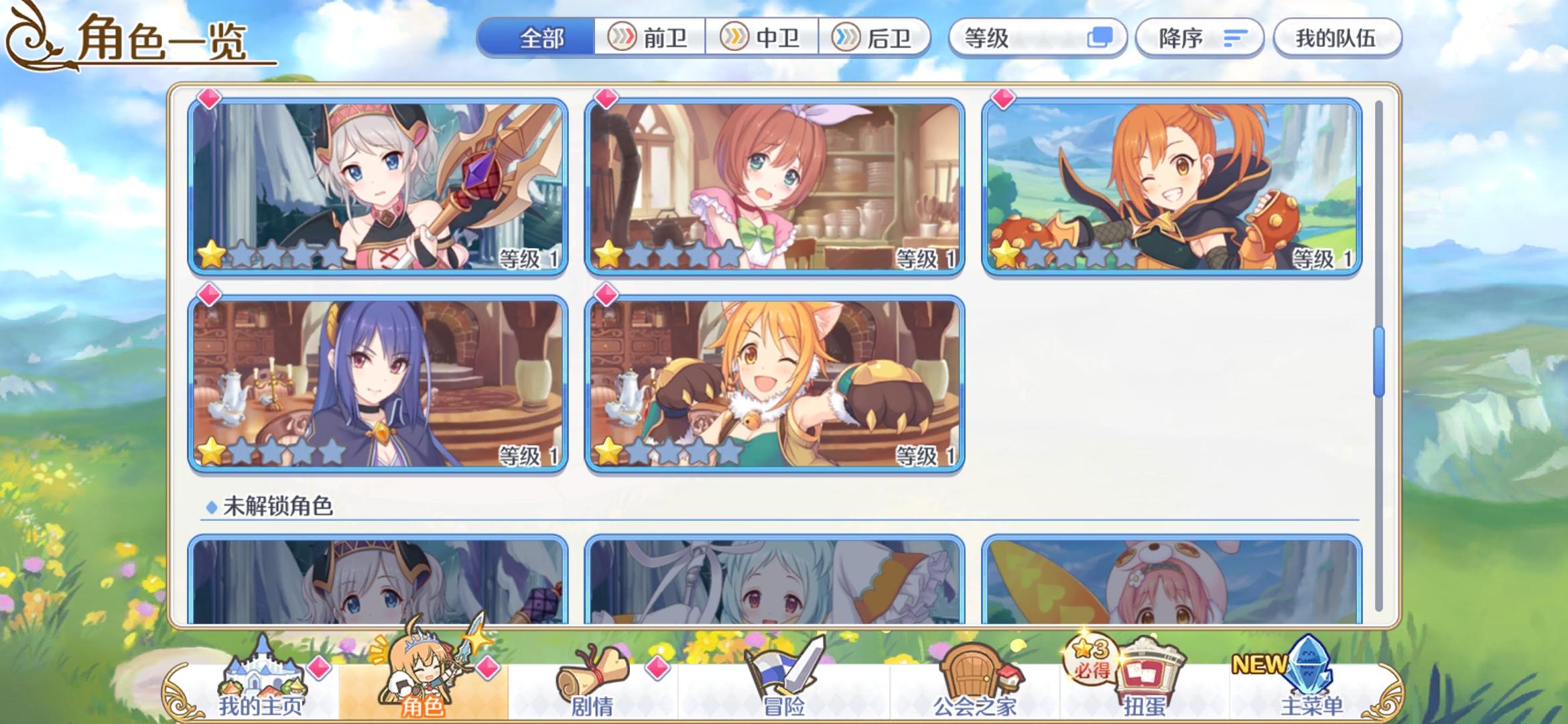Image resolution: width=1568 pixels, height=724 pixels.
Task: Select the 中卫 midguard filter
Action: click(x=763, y=38)
